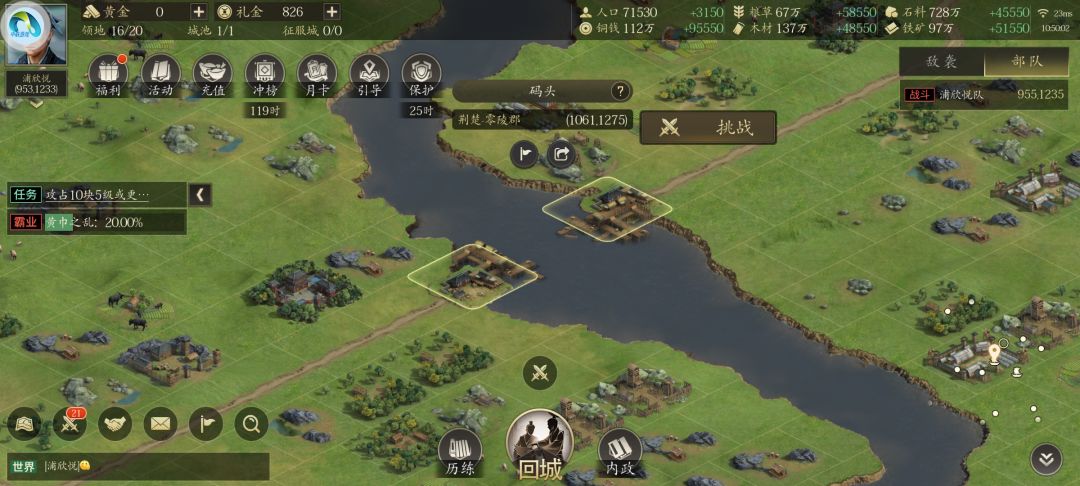Viewport: 1080px width, 486px height.
Task: Open the handshake alliance icon
Action: click(115, 424)
